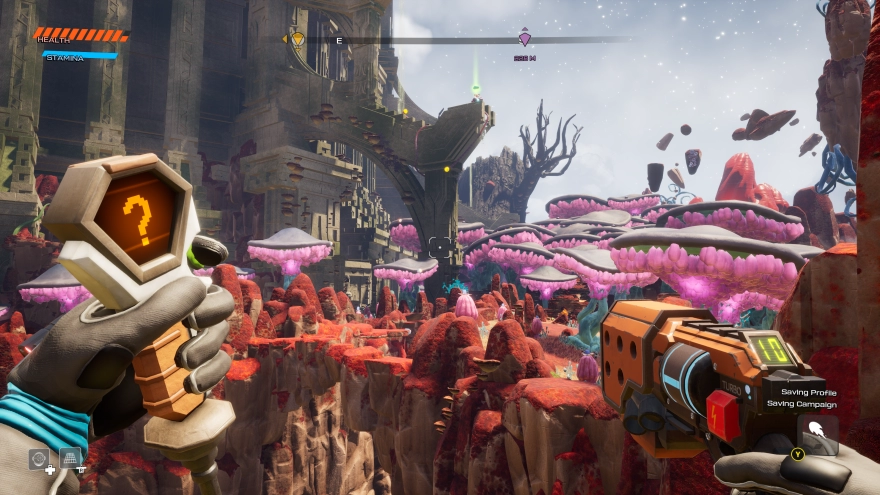
Task: Select the face emote icon
Action: pos(39,459)
